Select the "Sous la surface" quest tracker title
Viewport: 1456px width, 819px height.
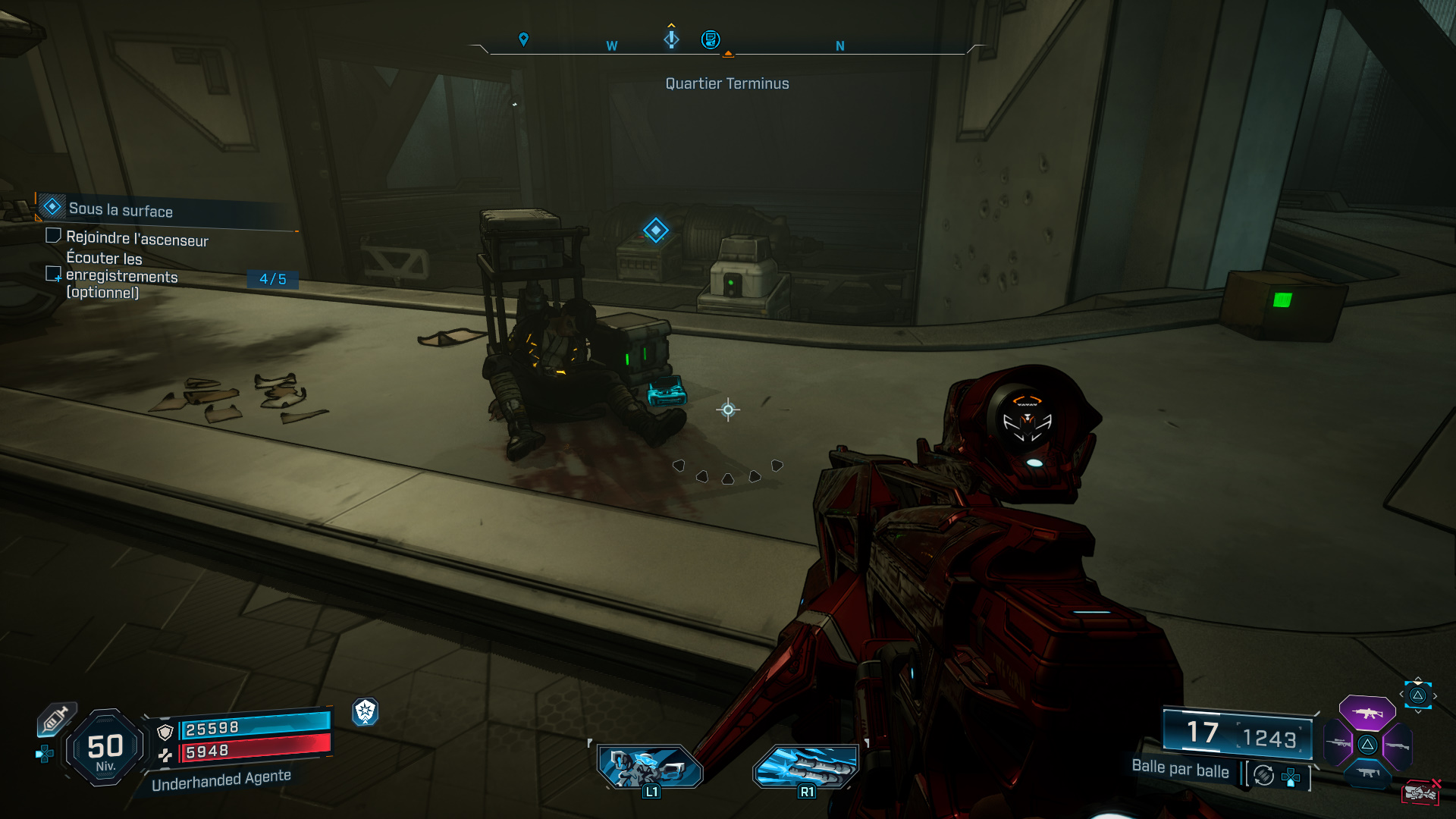click(121, 210)
